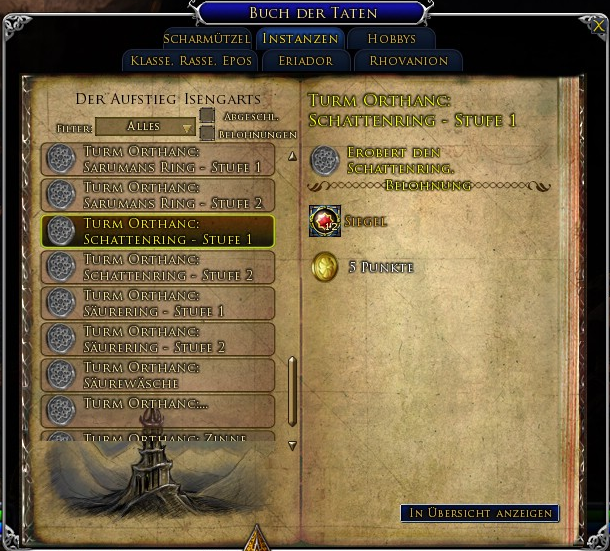
Task: Open the Filter dropdown showing Alles
Action: (145, 127)
